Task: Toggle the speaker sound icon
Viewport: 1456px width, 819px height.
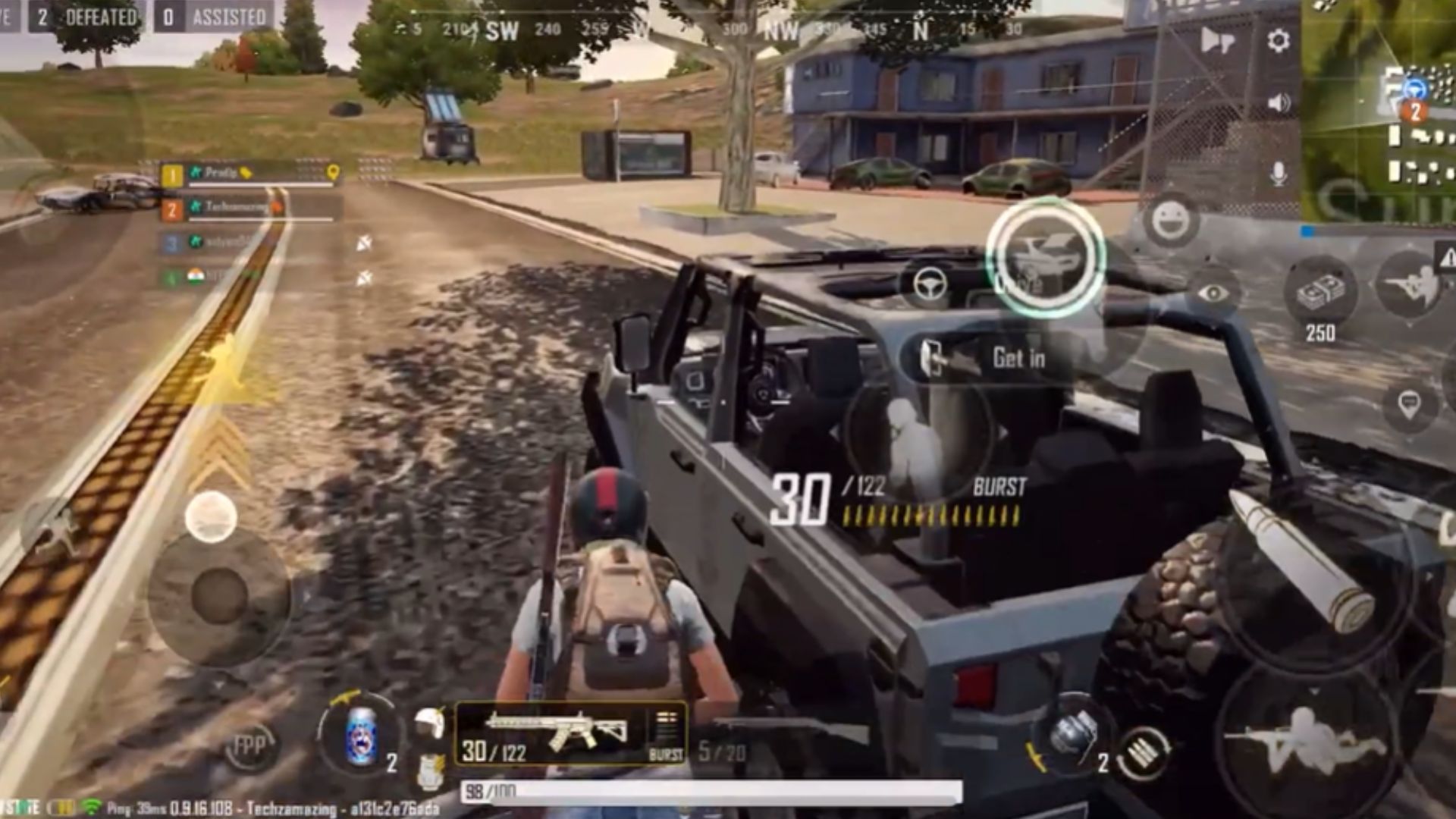Action: 1279,102
